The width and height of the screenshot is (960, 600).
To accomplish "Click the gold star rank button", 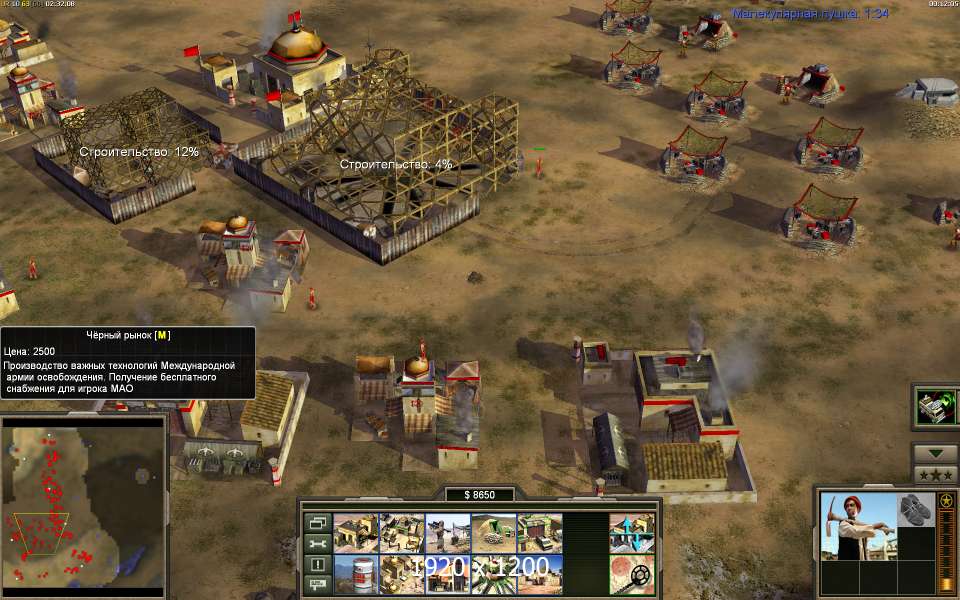I will 946,500.
